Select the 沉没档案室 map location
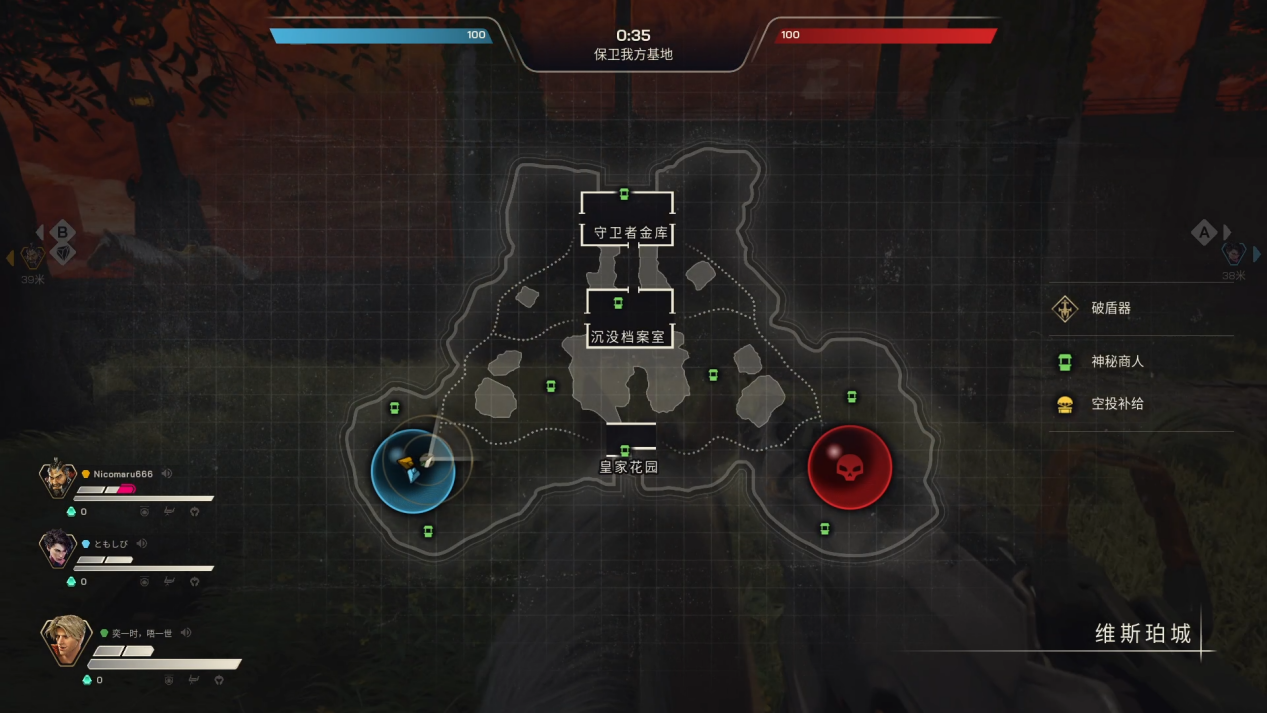This screenshot has height=713, width=1267. 628,337
